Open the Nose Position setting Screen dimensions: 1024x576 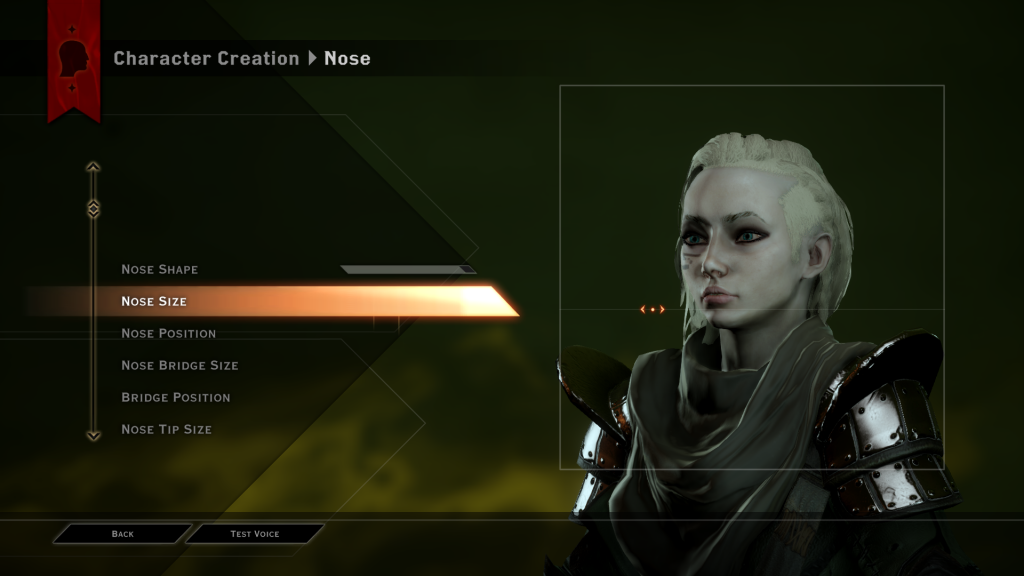coord(168,333)
